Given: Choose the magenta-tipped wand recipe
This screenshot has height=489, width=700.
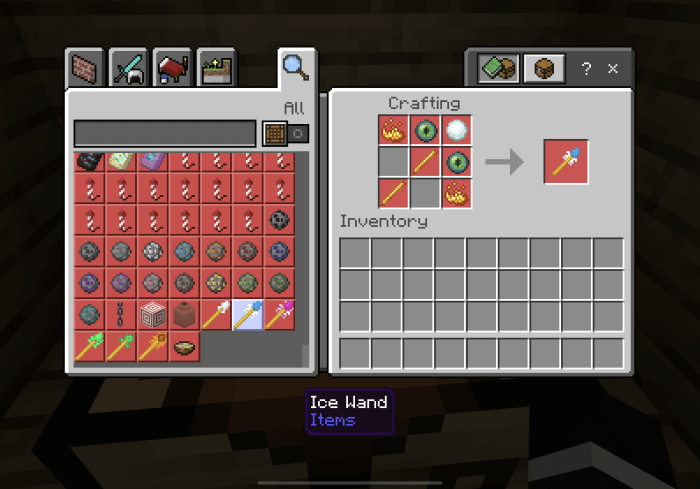Looking at the screenshot, I should pyautogui.click(x=280, y=315).
